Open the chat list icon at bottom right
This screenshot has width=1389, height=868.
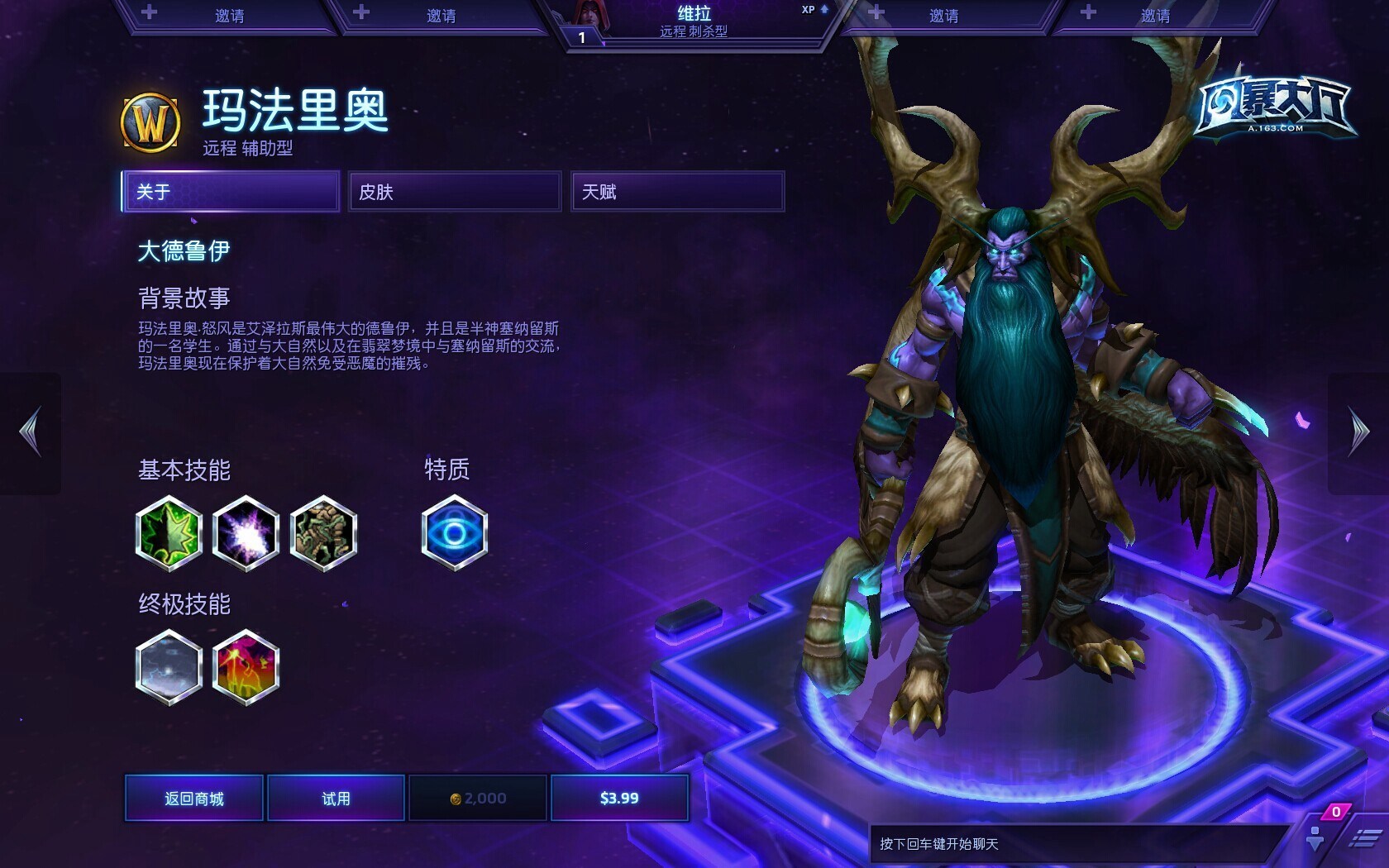[x=1364, y=839]
